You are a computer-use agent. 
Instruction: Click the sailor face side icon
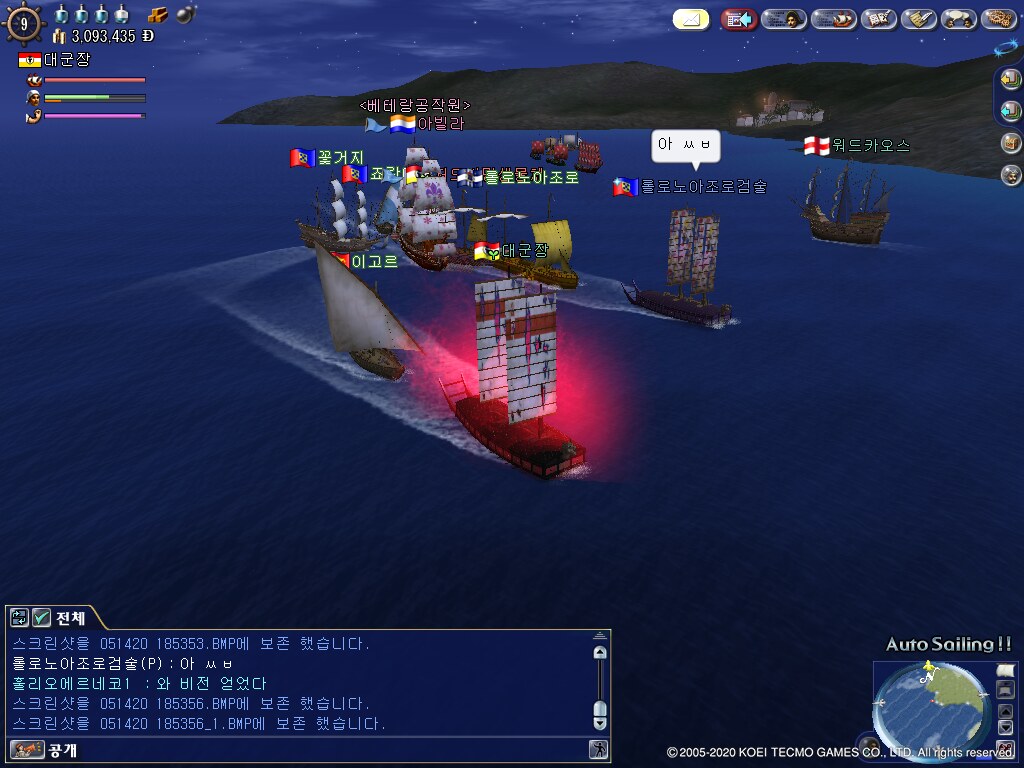[x=1011, y=175]
